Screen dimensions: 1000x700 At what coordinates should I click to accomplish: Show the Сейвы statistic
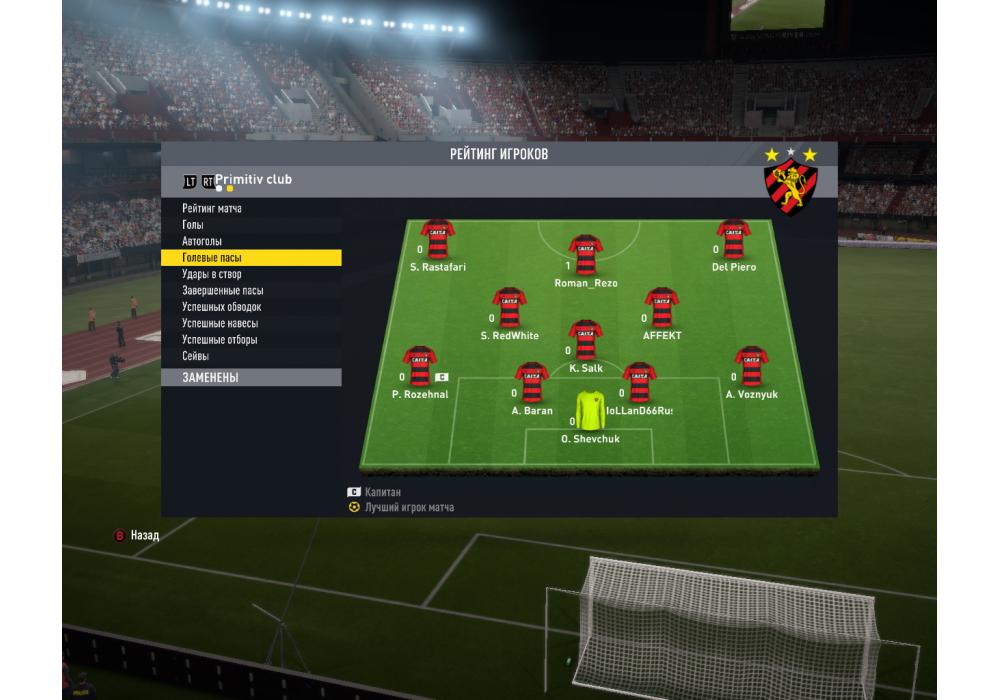point(195,356)
